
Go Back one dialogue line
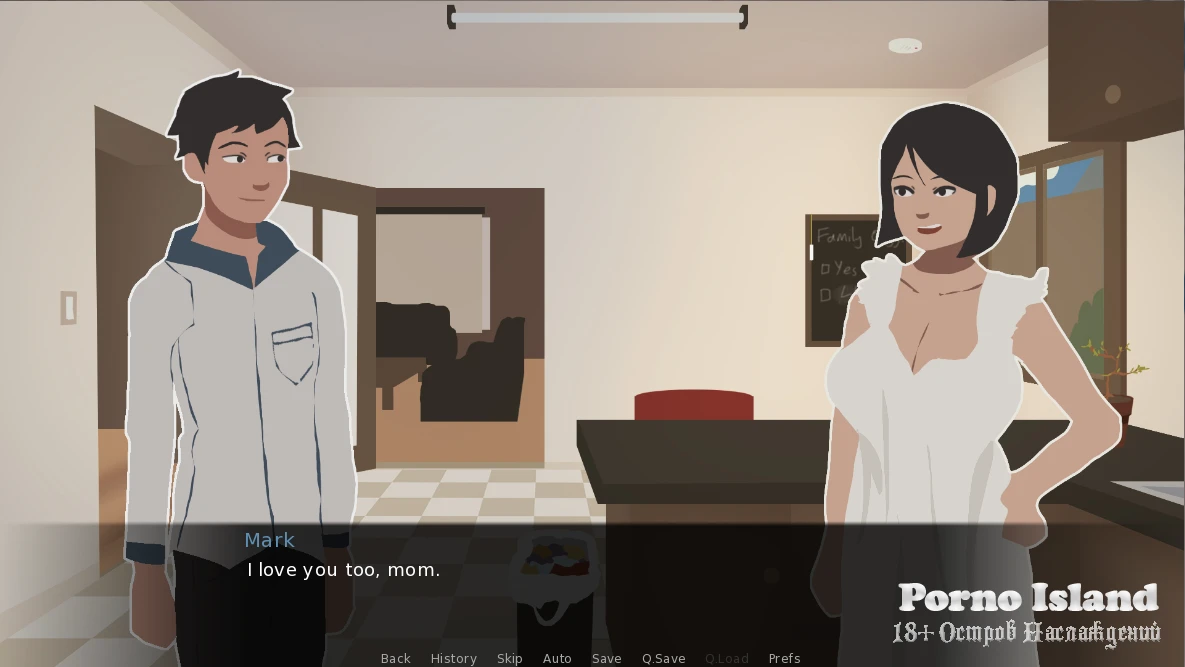tap(395, 658)
